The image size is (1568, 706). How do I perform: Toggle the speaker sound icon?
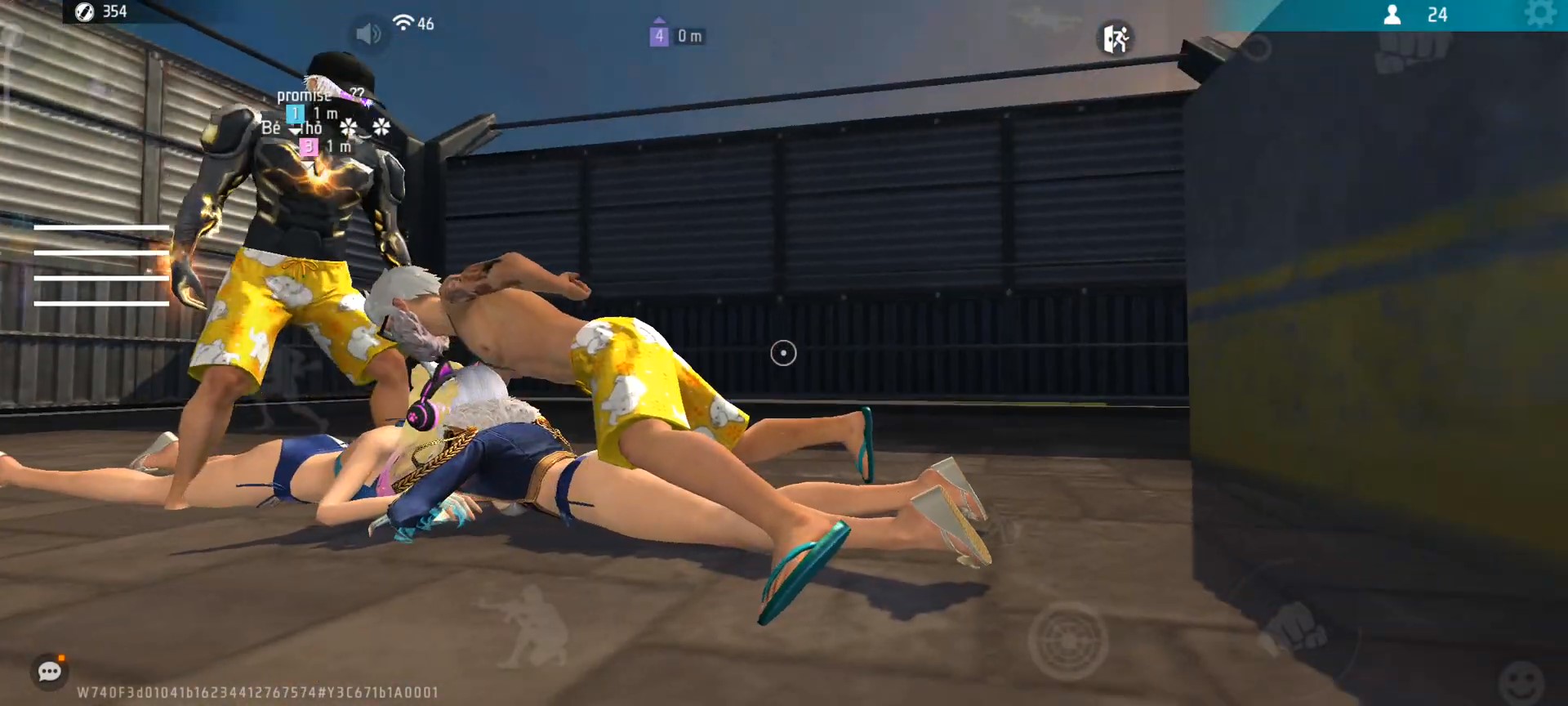pyautogui.click(x=368, y=34)
